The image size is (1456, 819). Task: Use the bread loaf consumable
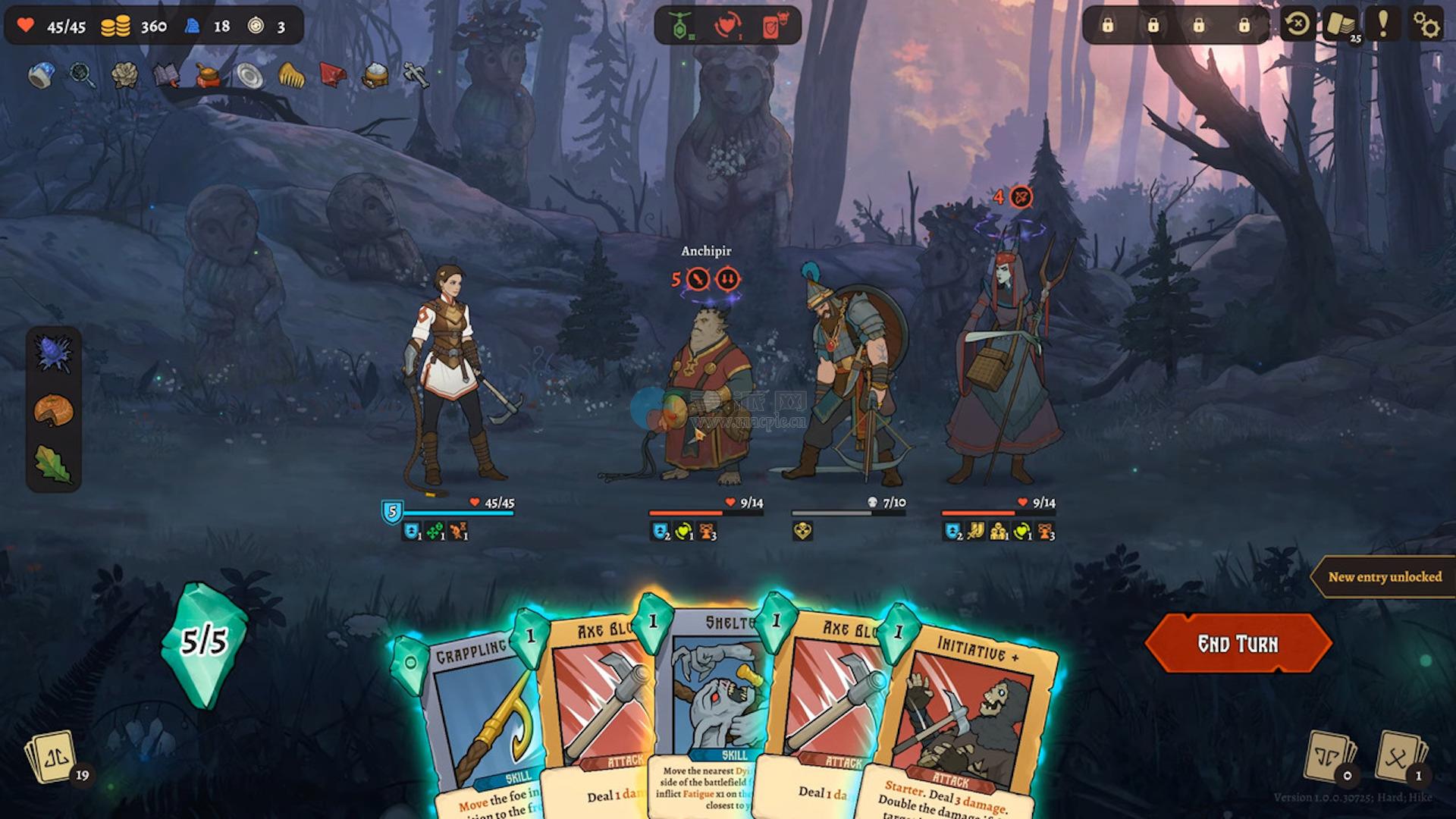pos(53,410)
